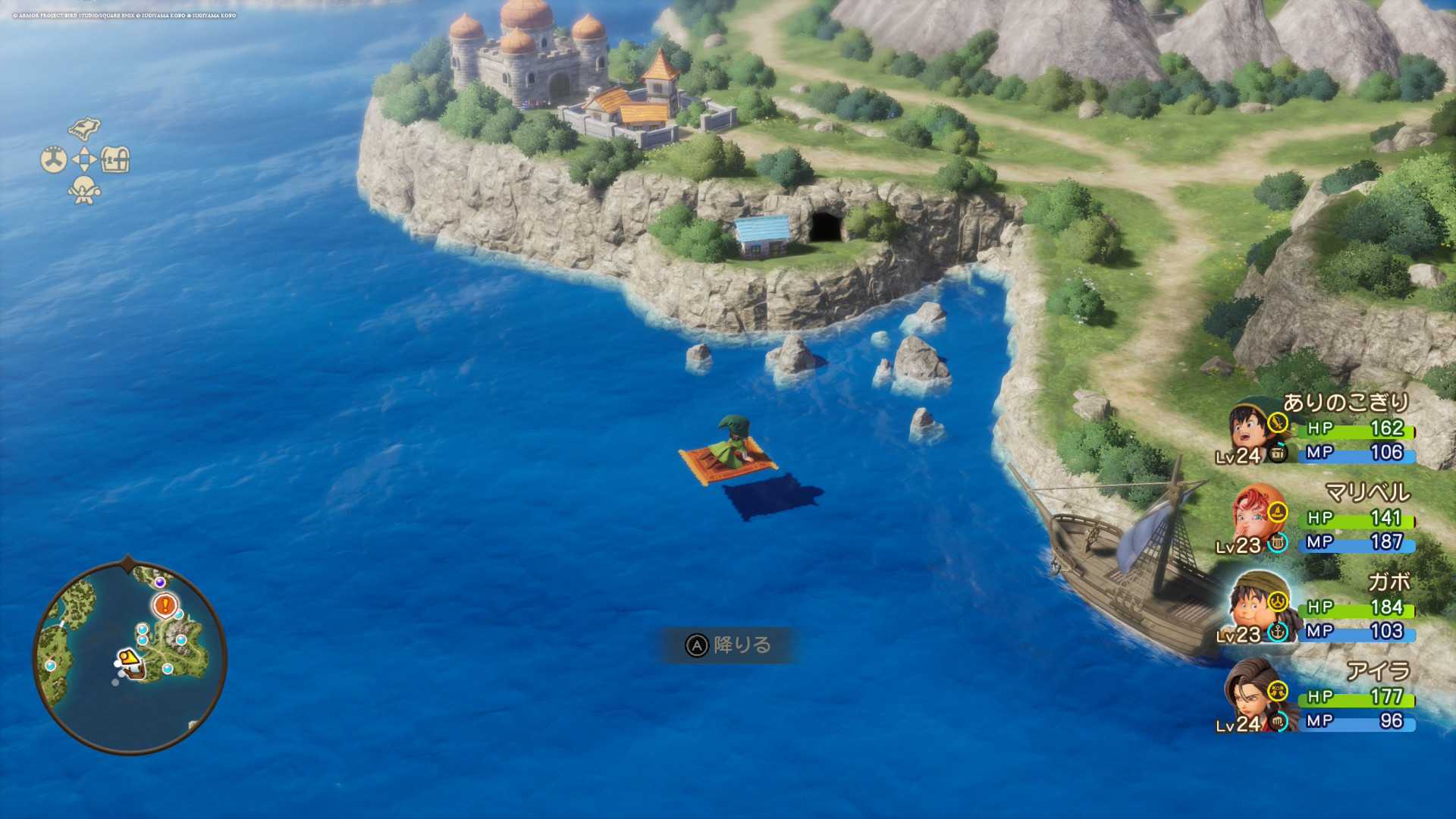This screenshot has width=1456, height=819.
Task: Open the treasure chest shortcut icon
Action: (x=115, y=159)
